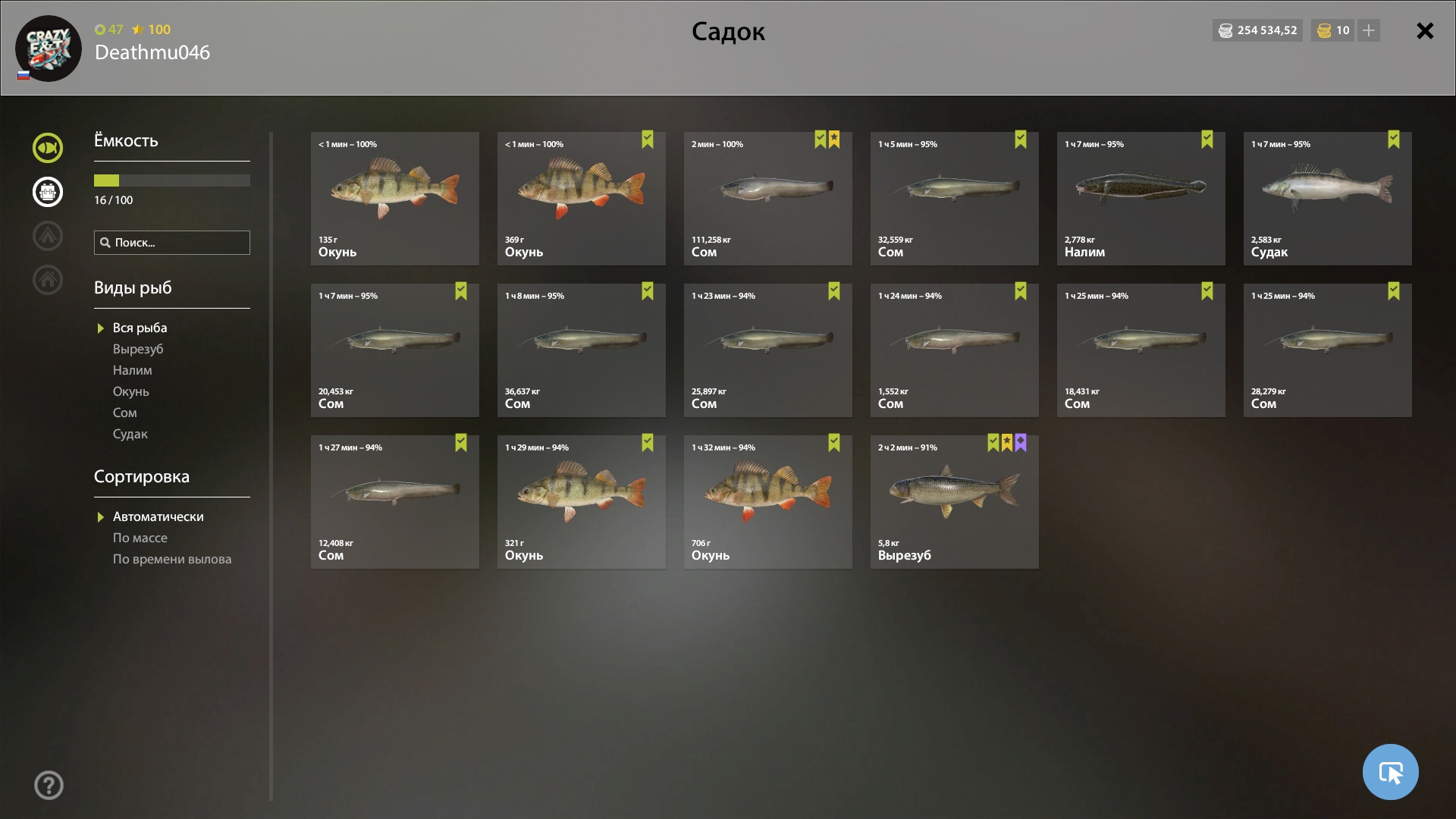Select the 111,258 кг Сом card
1456x819 pixels.
pyautogui.click(x=767, y=199)
